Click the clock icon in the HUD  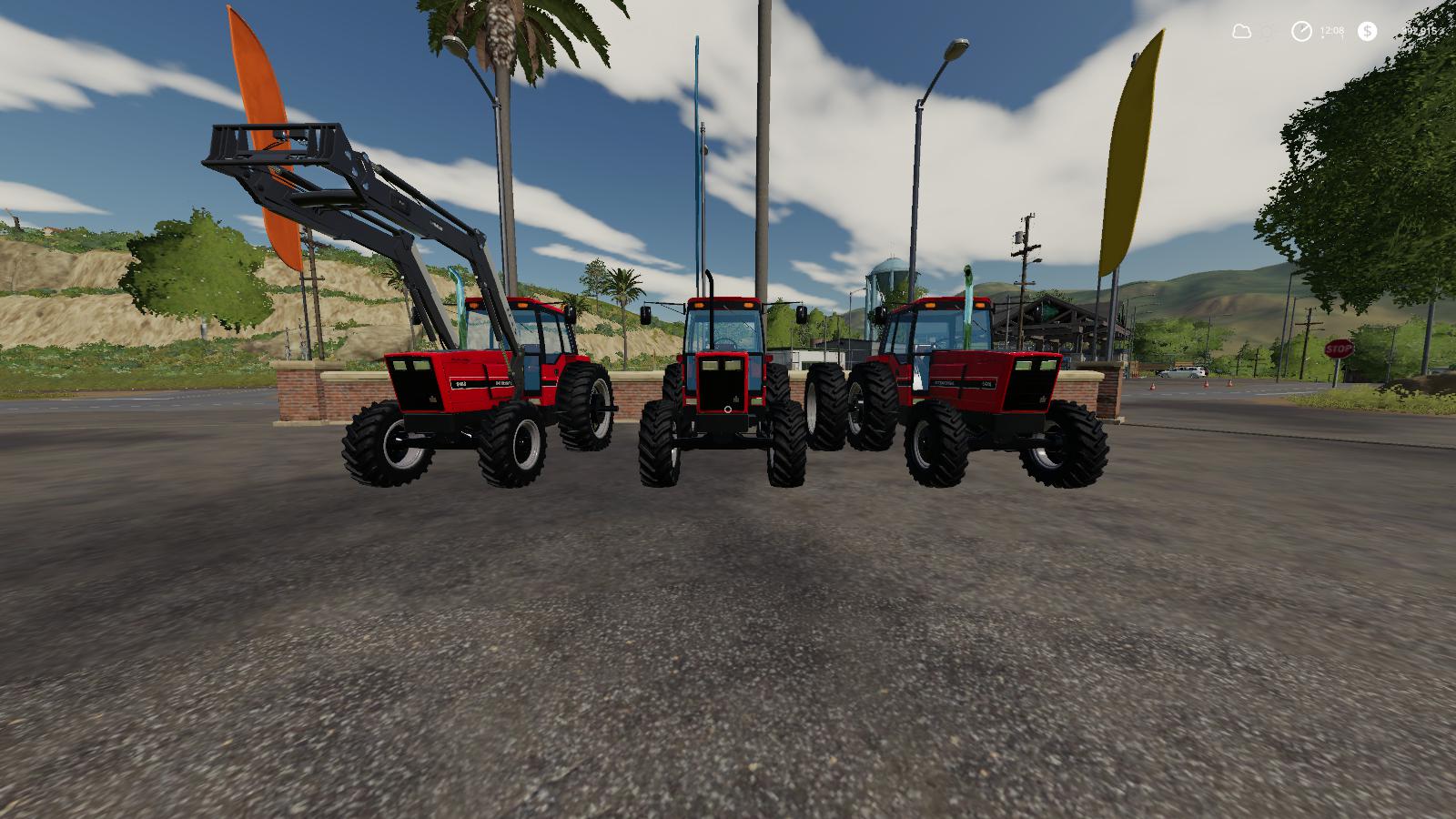(x=1301, y=31)
